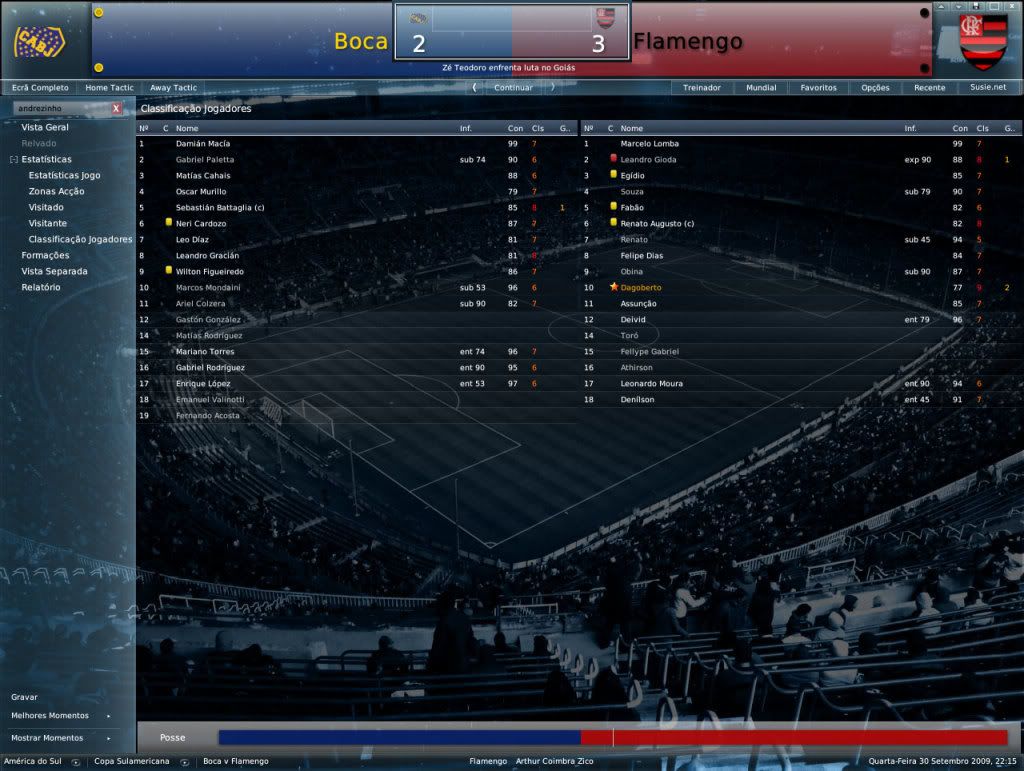Open the Opções menu
The image size is (1024, 771).
(875, 88)
